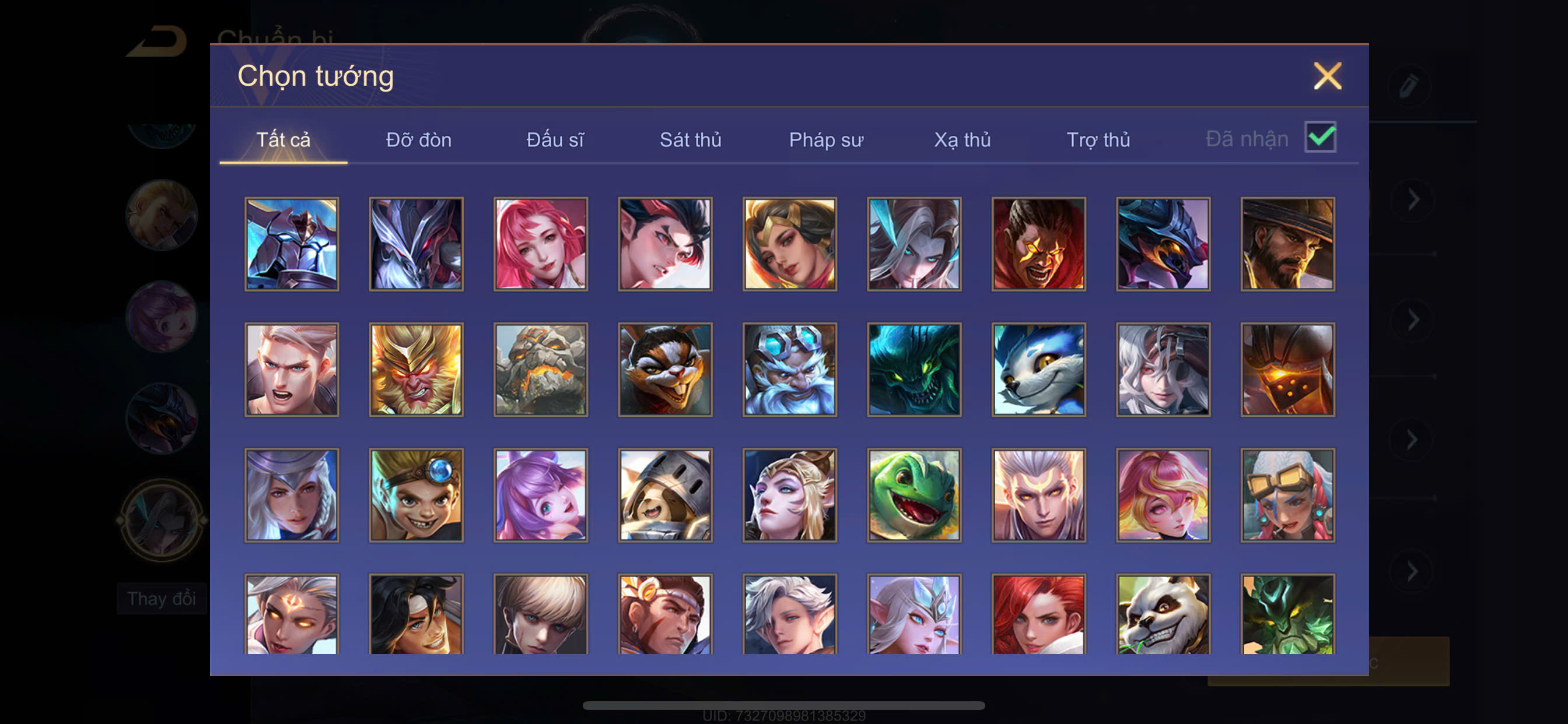Toggle the Đã nhận checkbox
This screenshot has height=724, width=1568.
pos(1319,137)
